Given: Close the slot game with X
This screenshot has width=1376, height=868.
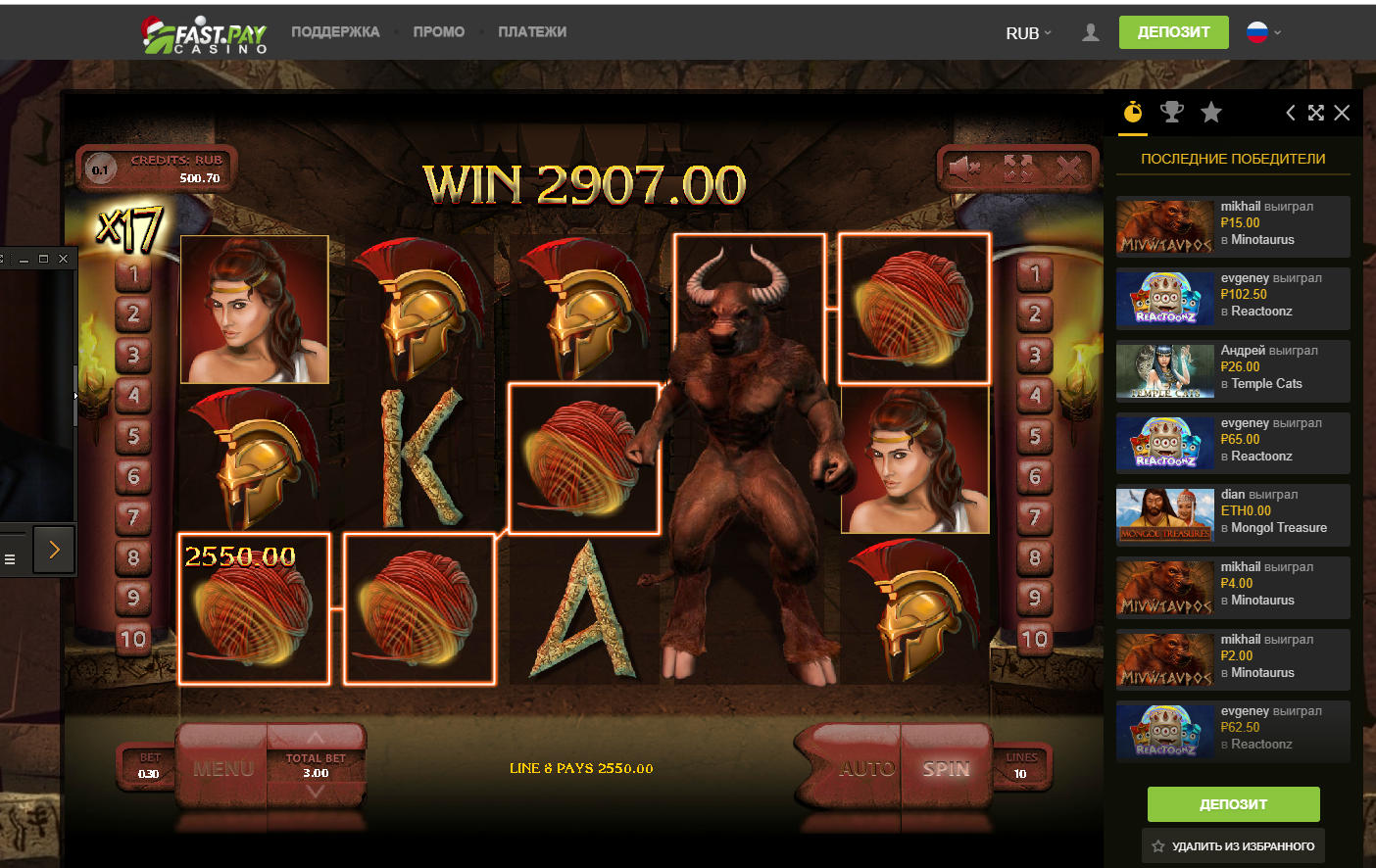Looking at the screenshot, I should tap(1069, 169).
